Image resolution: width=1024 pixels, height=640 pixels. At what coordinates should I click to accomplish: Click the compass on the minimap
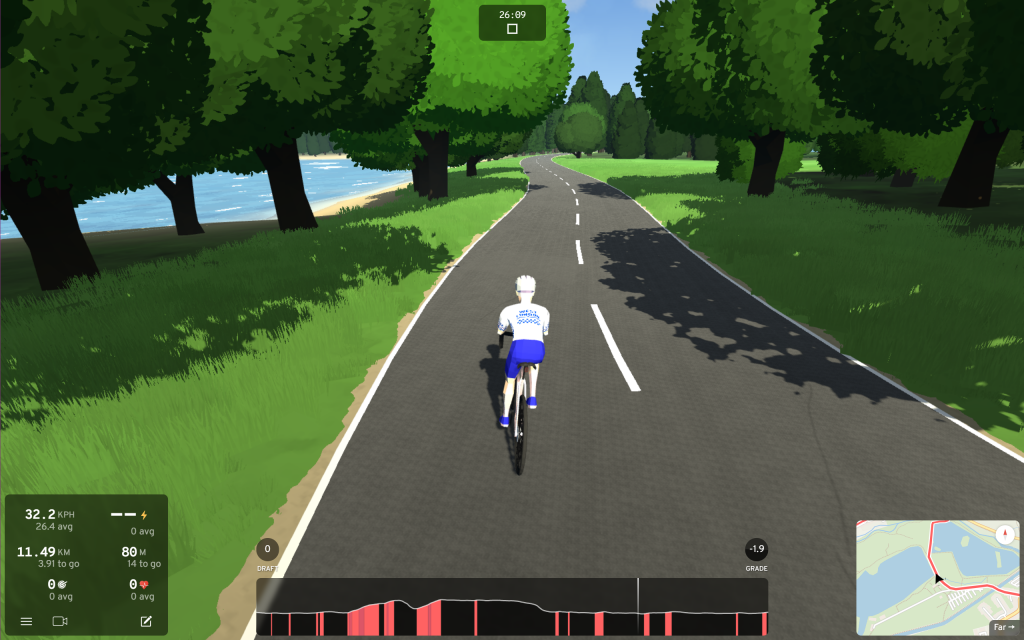[x=1004, y=533]
